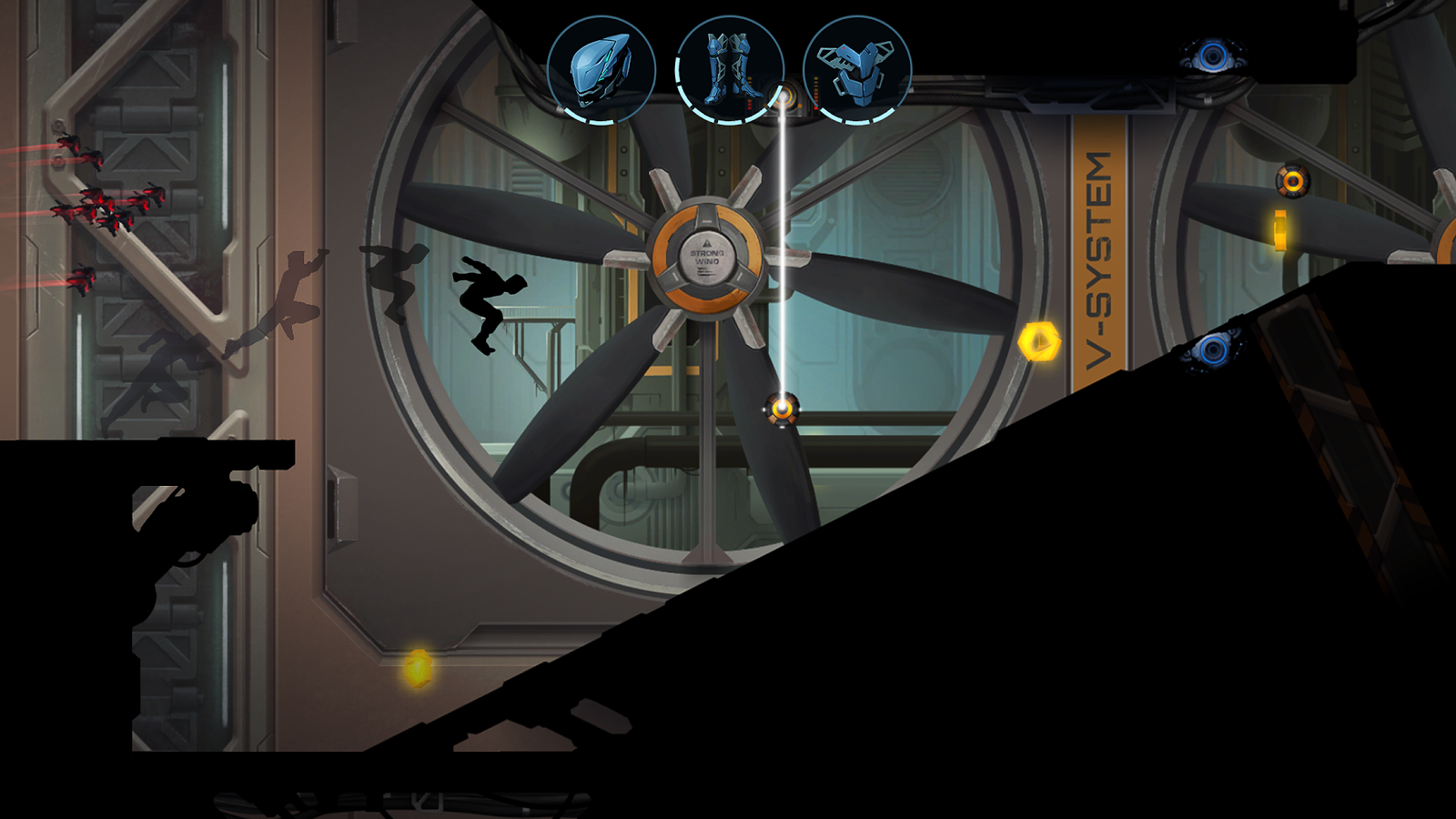
Task: Collect the yellow pickup near the bottom shadow
Action: click(417, 670)
